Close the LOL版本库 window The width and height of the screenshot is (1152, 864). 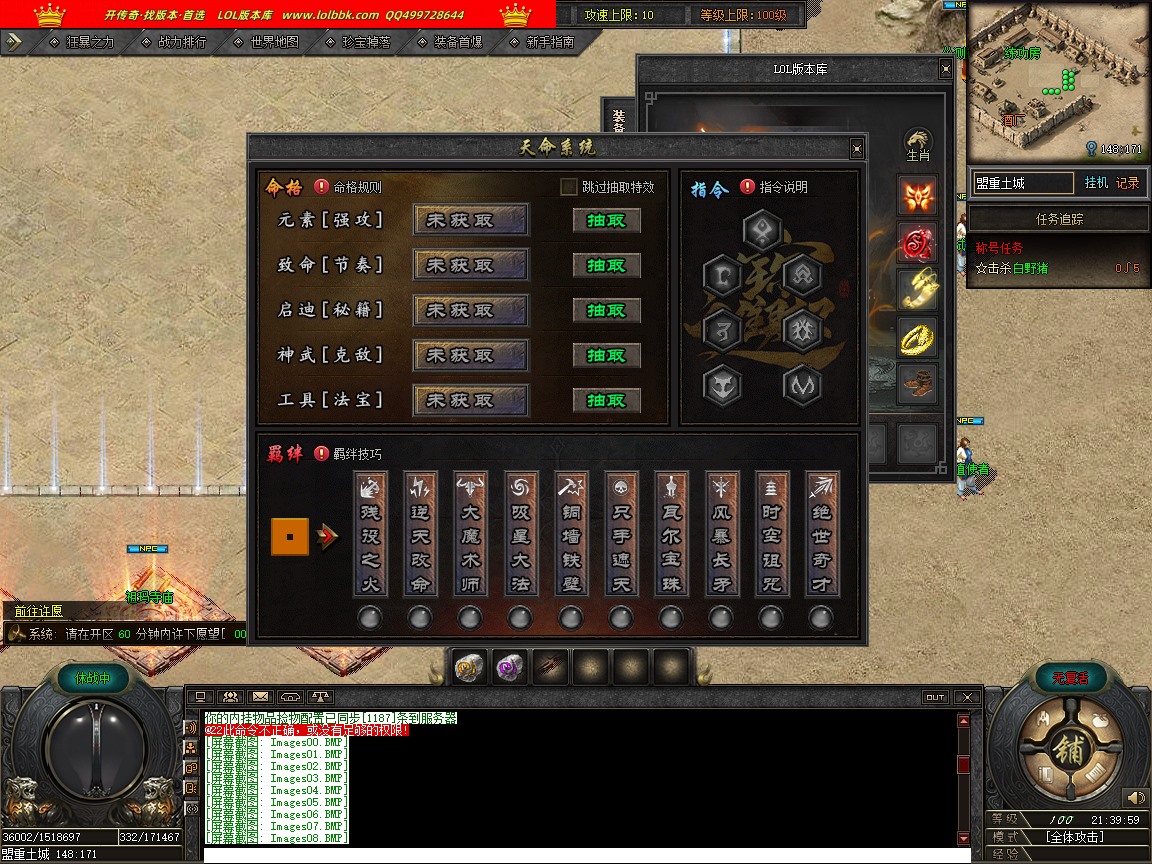pos(945,69)
